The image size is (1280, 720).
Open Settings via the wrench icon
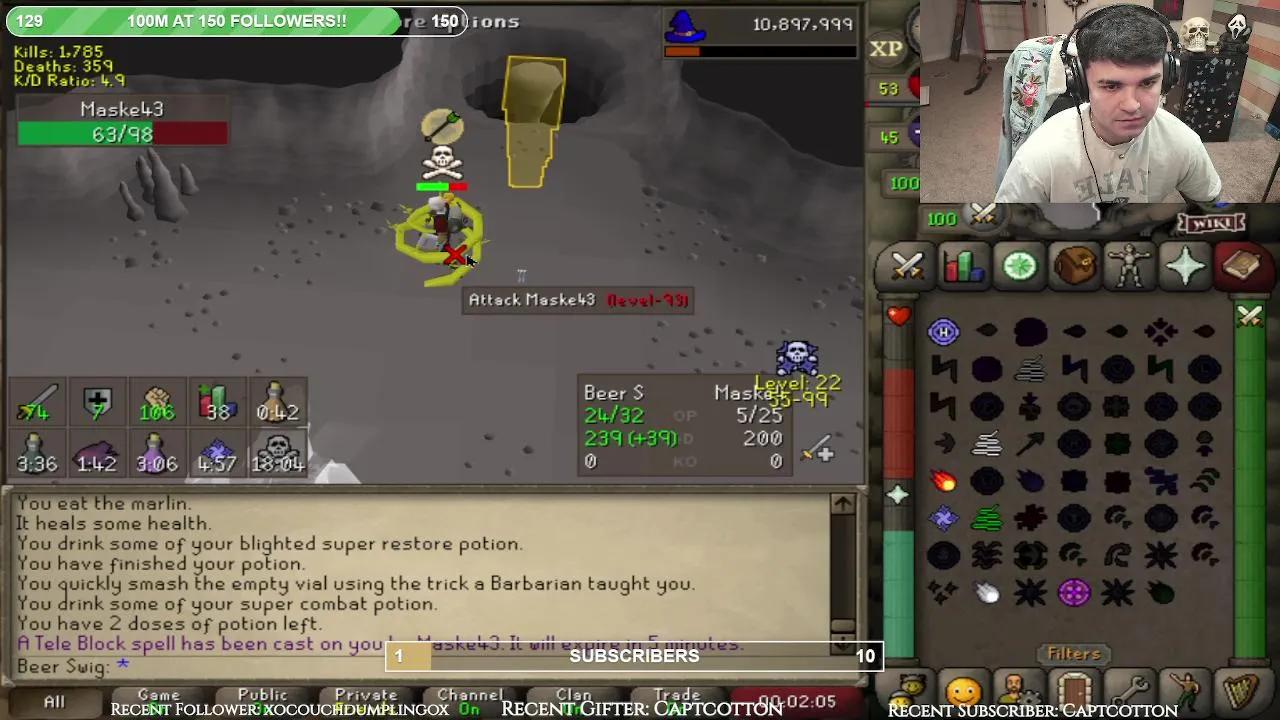(1130, 690)
